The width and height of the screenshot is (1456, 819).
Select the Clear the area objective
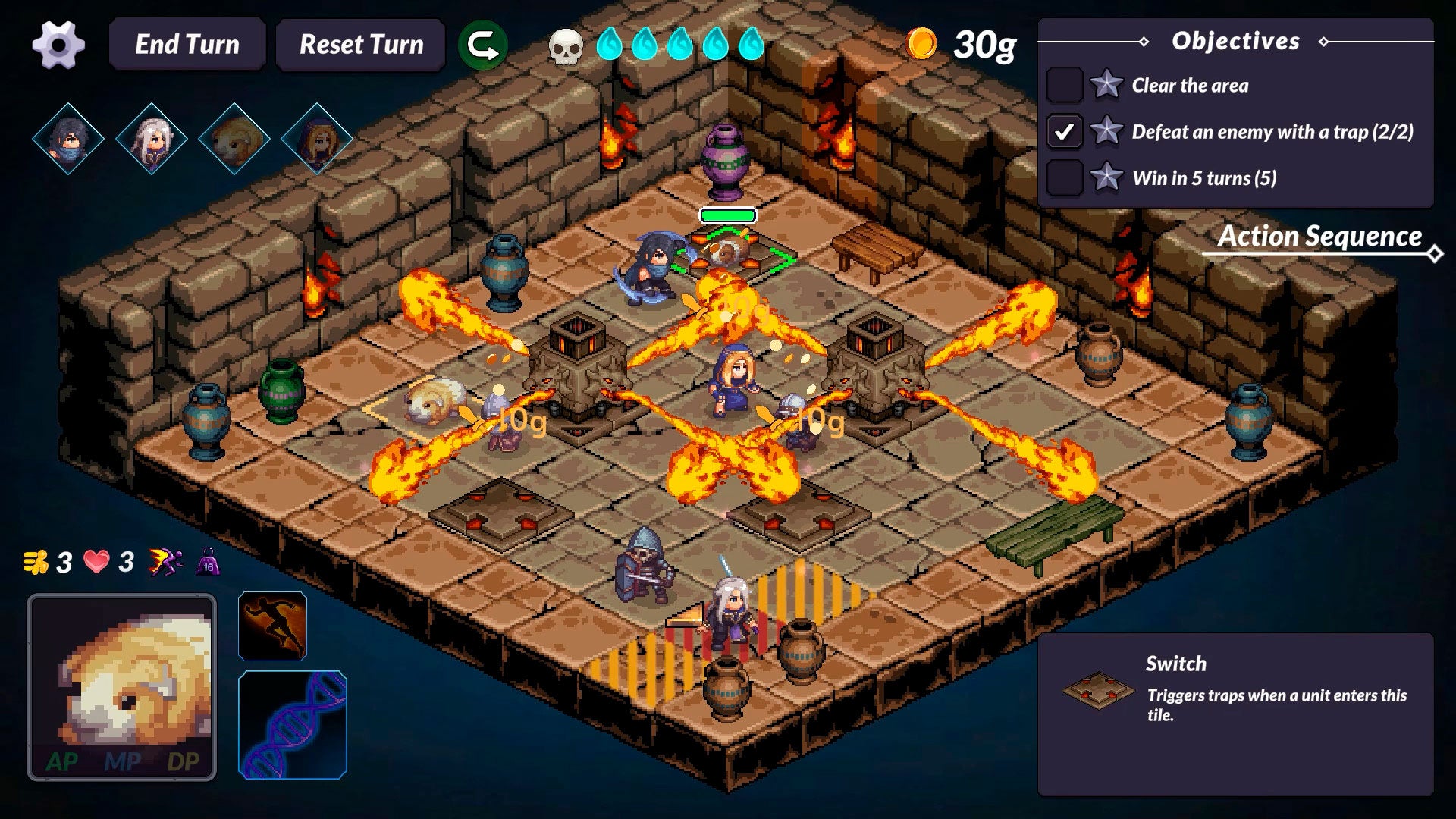[1189, 86]
